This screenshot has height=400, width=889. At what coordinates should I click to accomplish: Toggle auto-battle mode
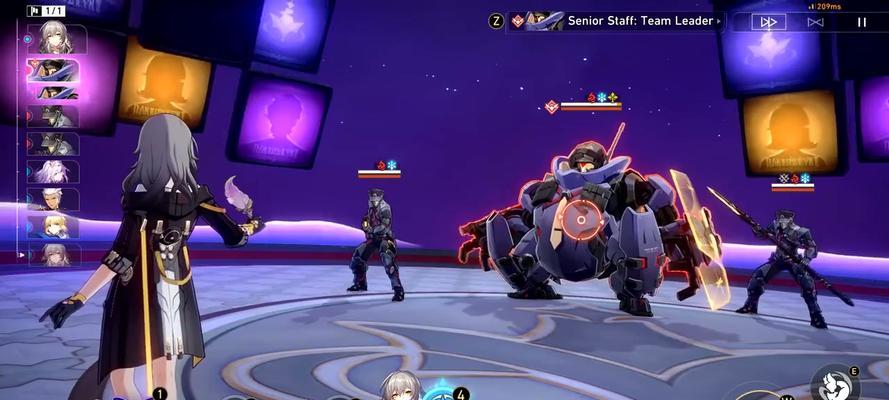point(815,22)
